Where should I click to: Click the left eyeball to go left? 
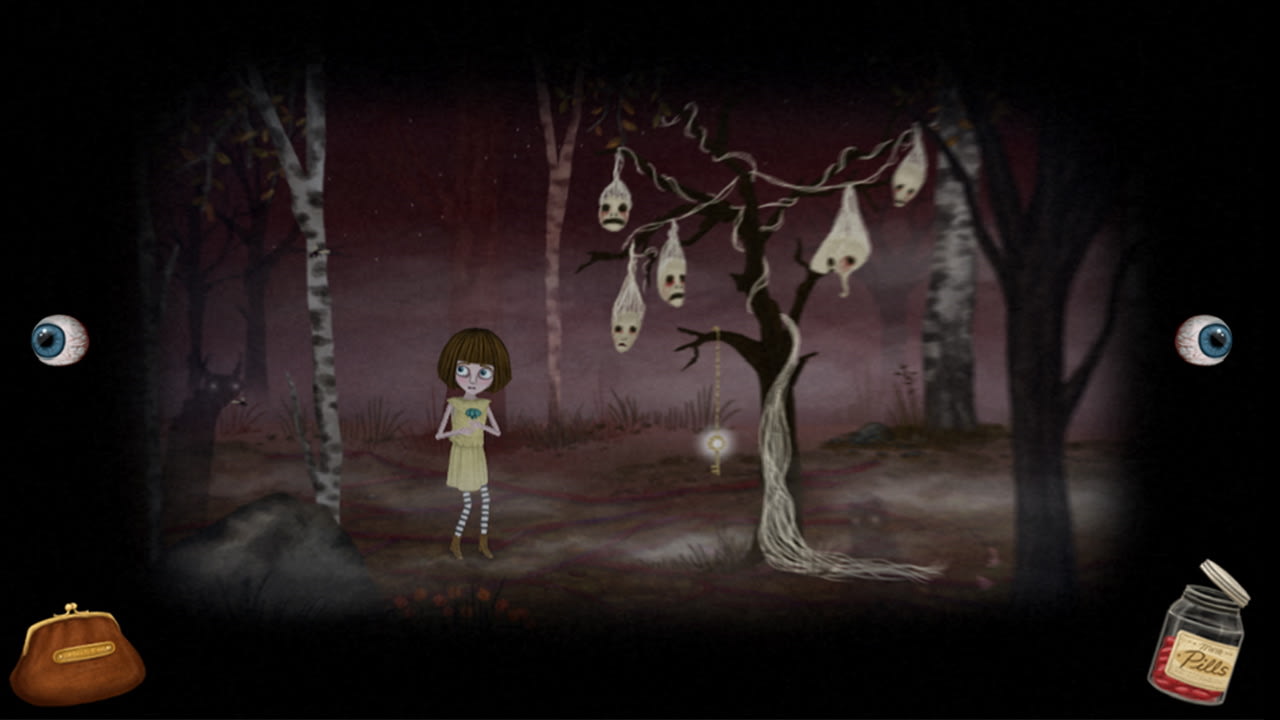[58, 340]
